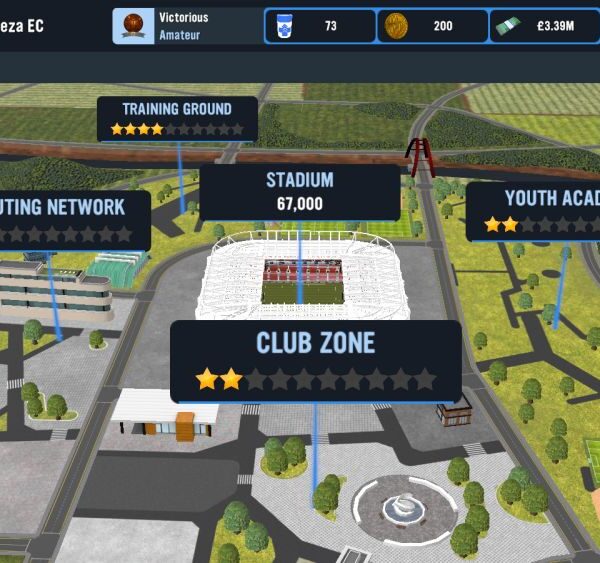Screen dimensions: 600x563
Task: Open the Scouting Network panel
Action: (x=72, y=219)
